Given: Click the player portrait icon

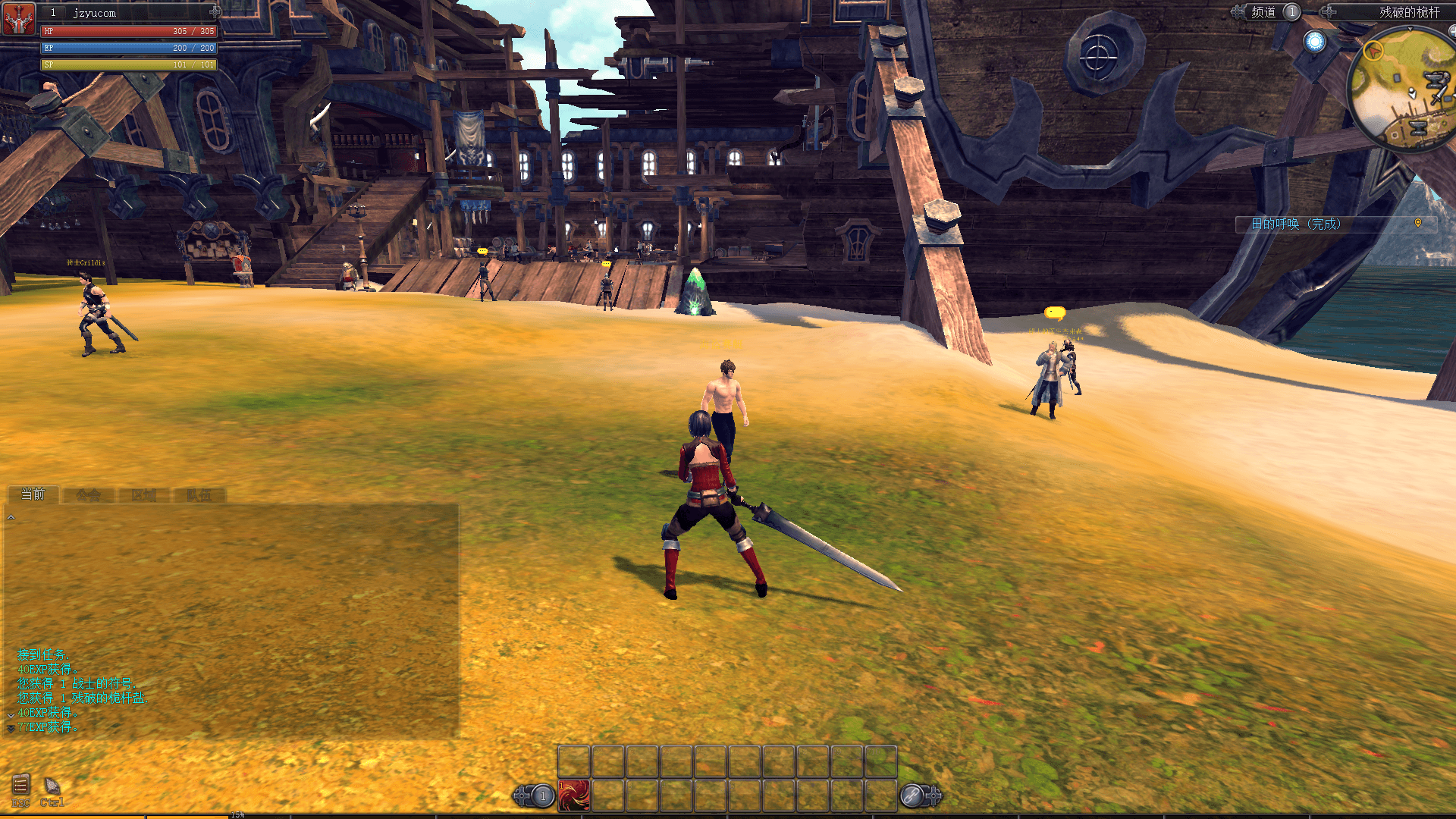Looking at the screenshot, I should coord(19,19).
